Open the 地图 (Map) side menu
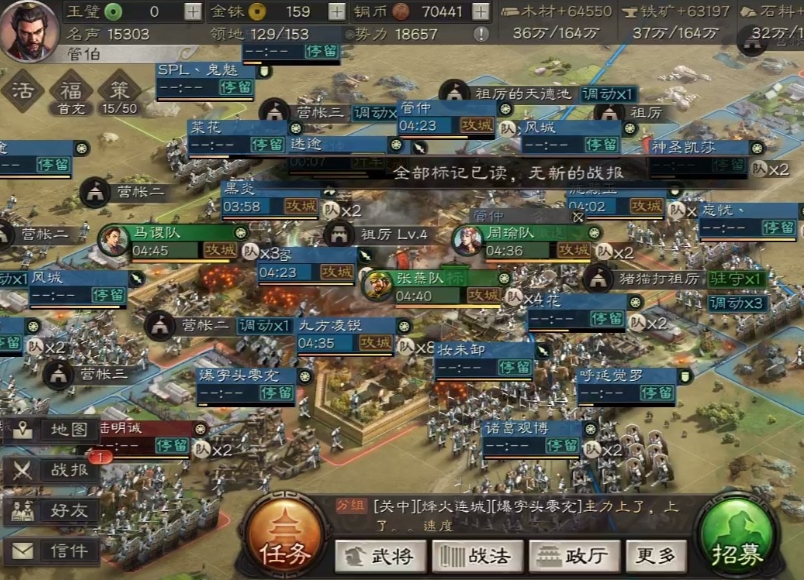Screen dimensions: 804x580 pyautogui.click(x=52, y=431)
